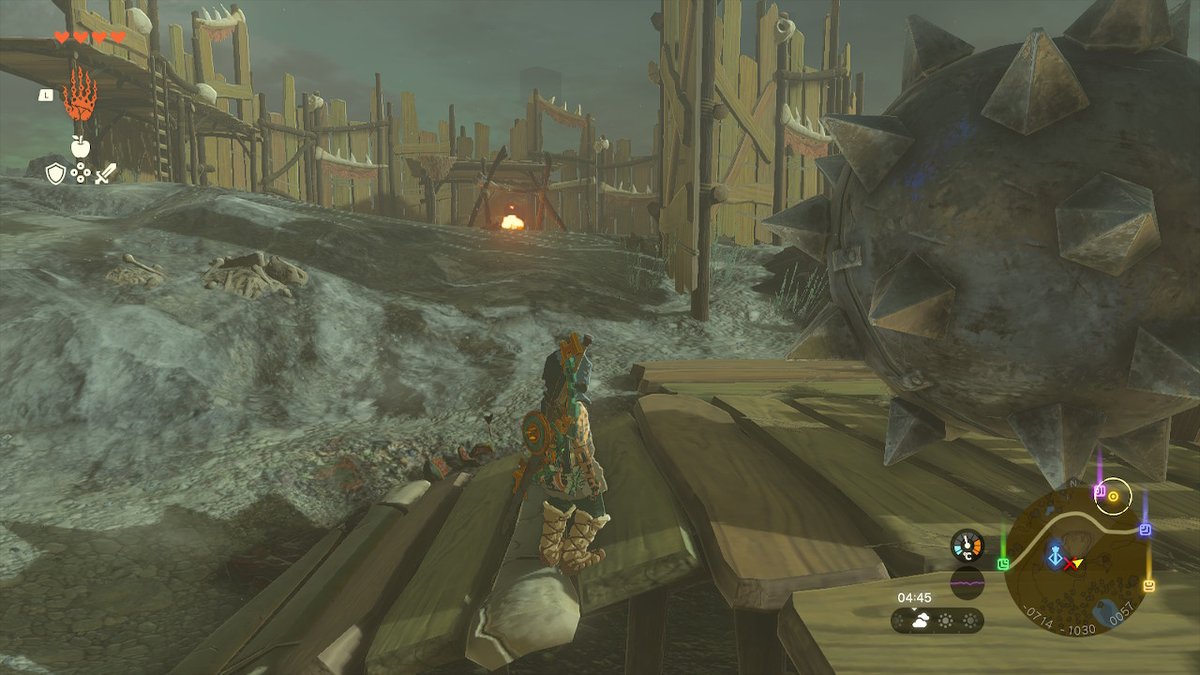The height and width of the screenshot is (675, 1200).
Task: Click the yellow marker beside the minimap
Action: [1148, 585]
